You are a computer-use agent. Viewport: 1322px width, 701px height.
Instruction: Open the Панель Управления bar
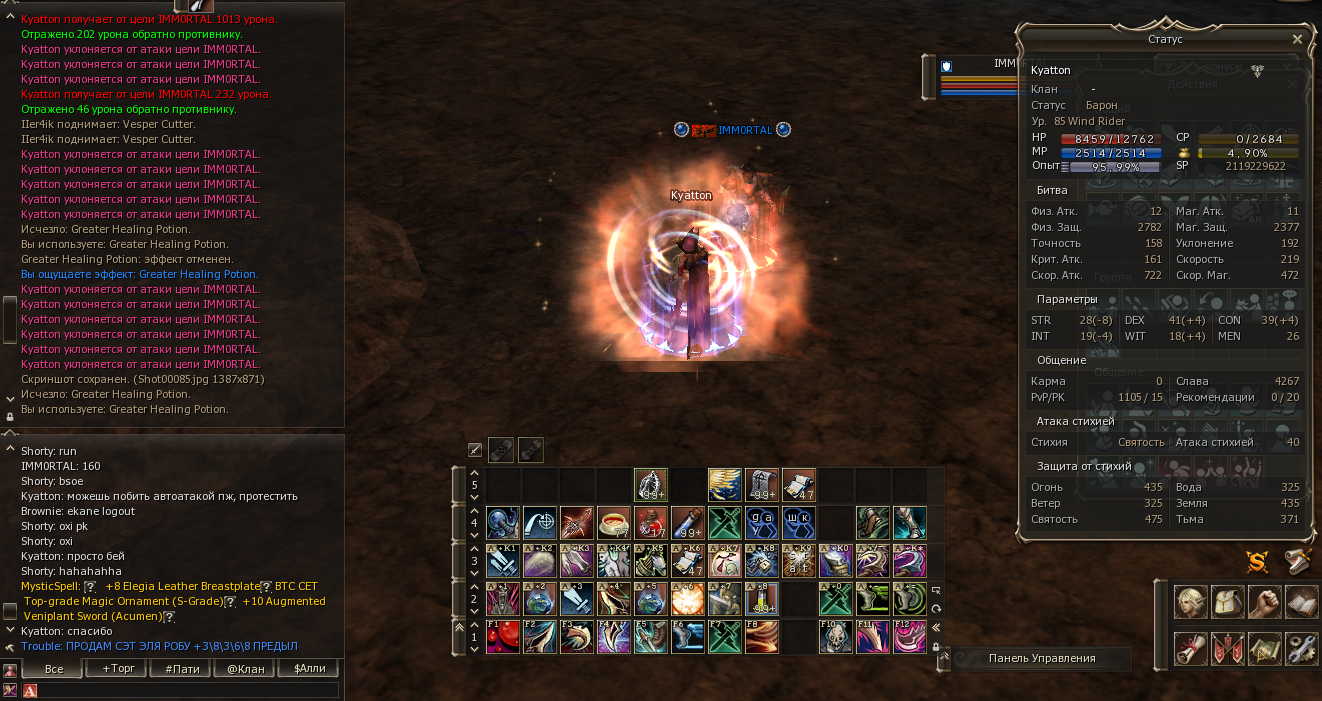coord(1041,658)
